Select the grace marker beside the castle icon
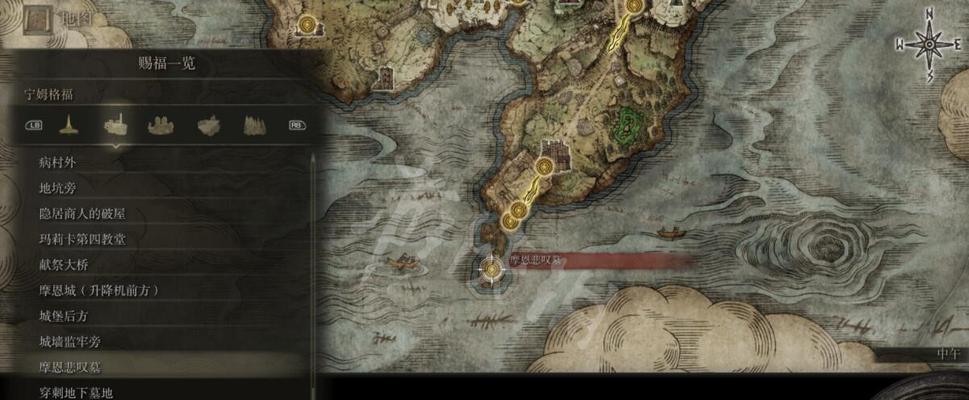Viewport: 969px width, 400px height. coord(546,167)
